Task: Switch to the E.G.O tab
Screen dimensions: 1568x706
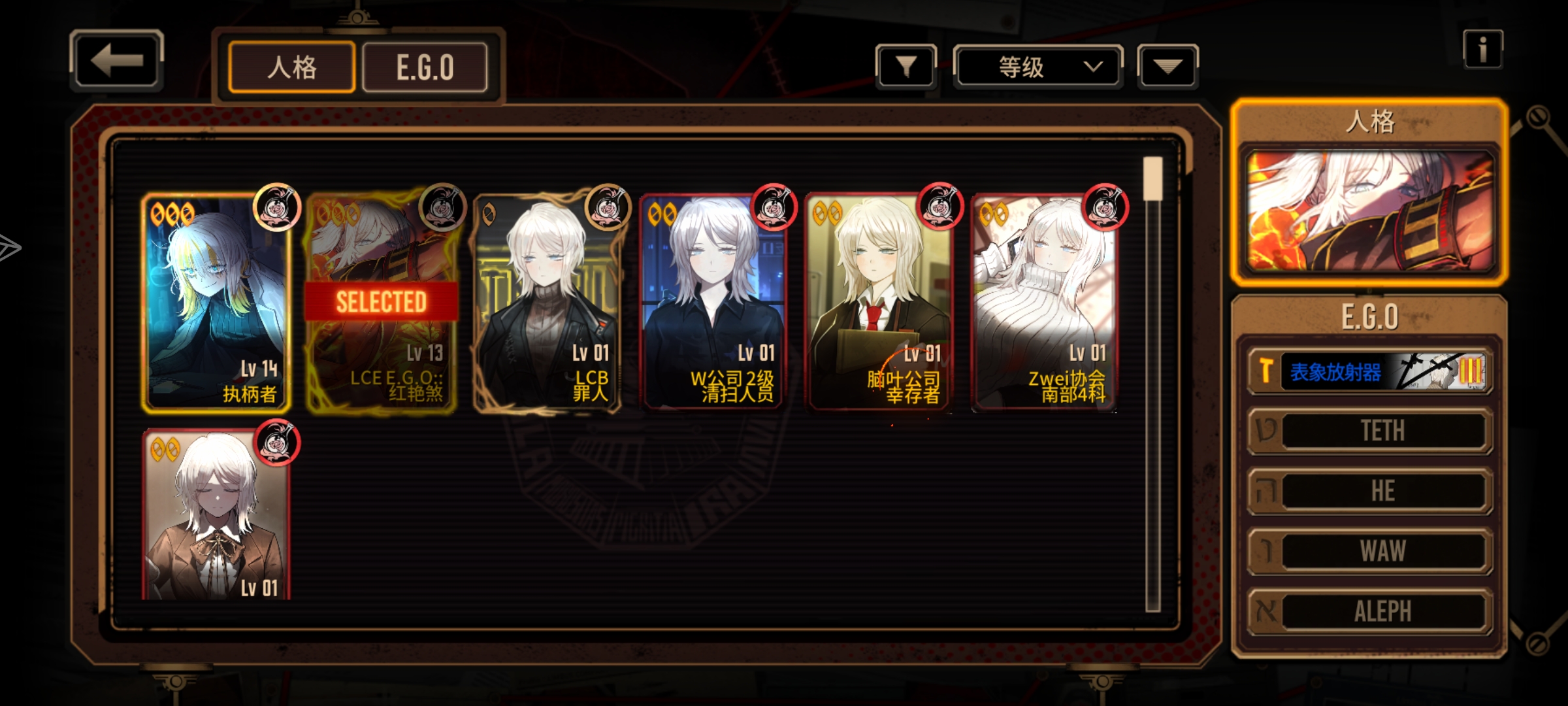Action: coord(425,67)
